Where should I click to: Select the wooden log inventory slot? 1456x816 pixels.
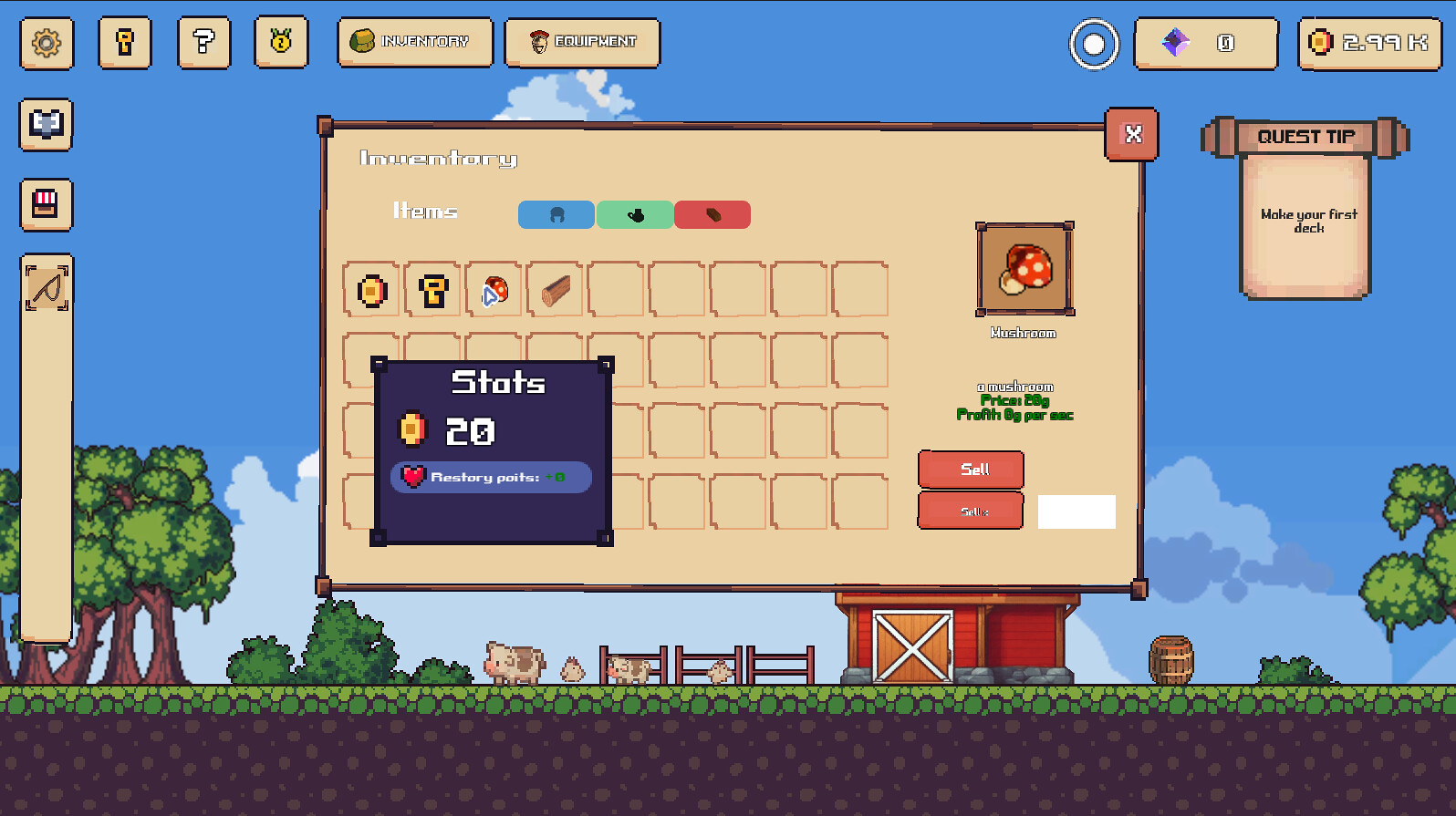click(554, 289)
